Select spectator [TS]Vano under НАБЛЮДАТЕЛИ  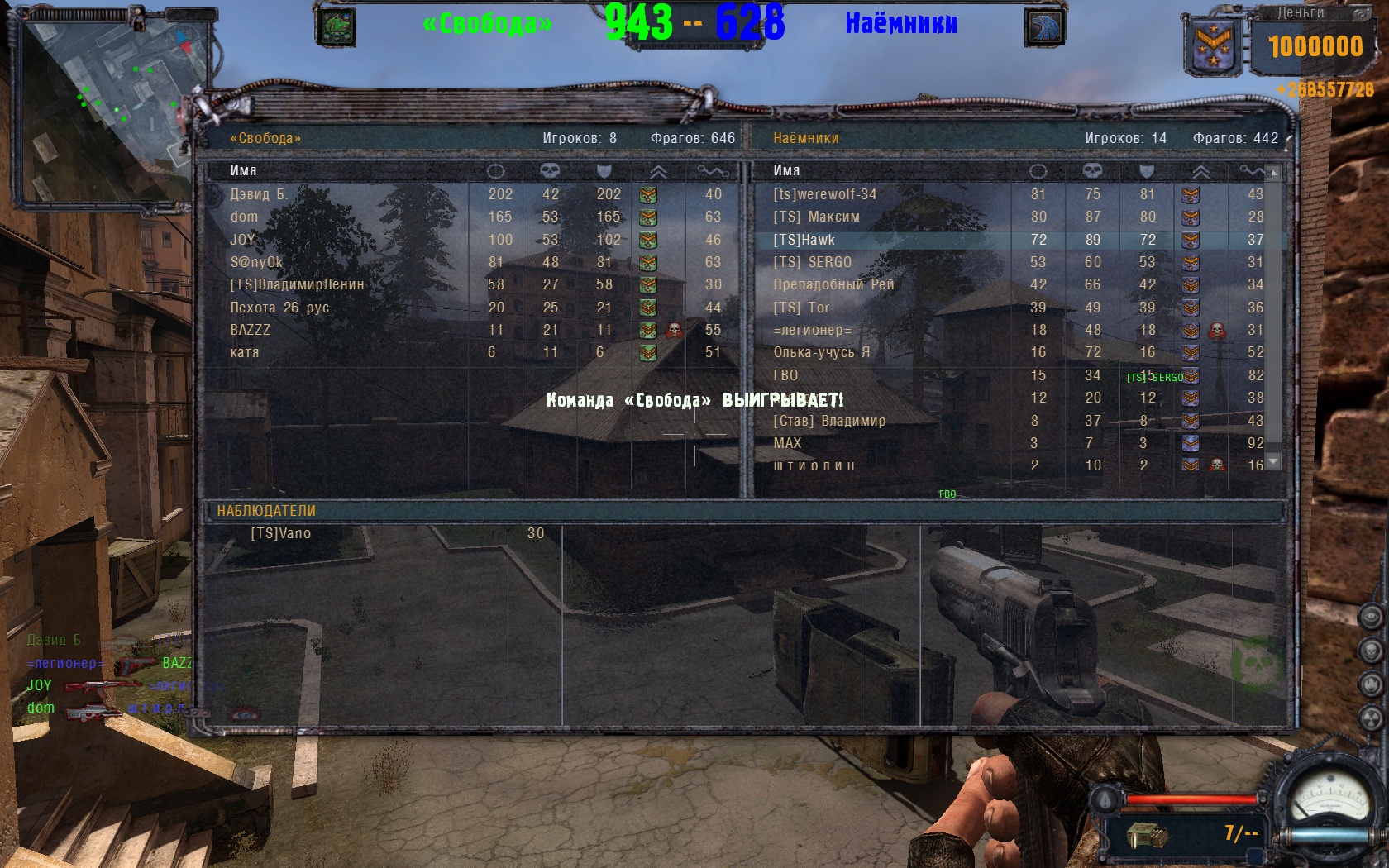281,533
